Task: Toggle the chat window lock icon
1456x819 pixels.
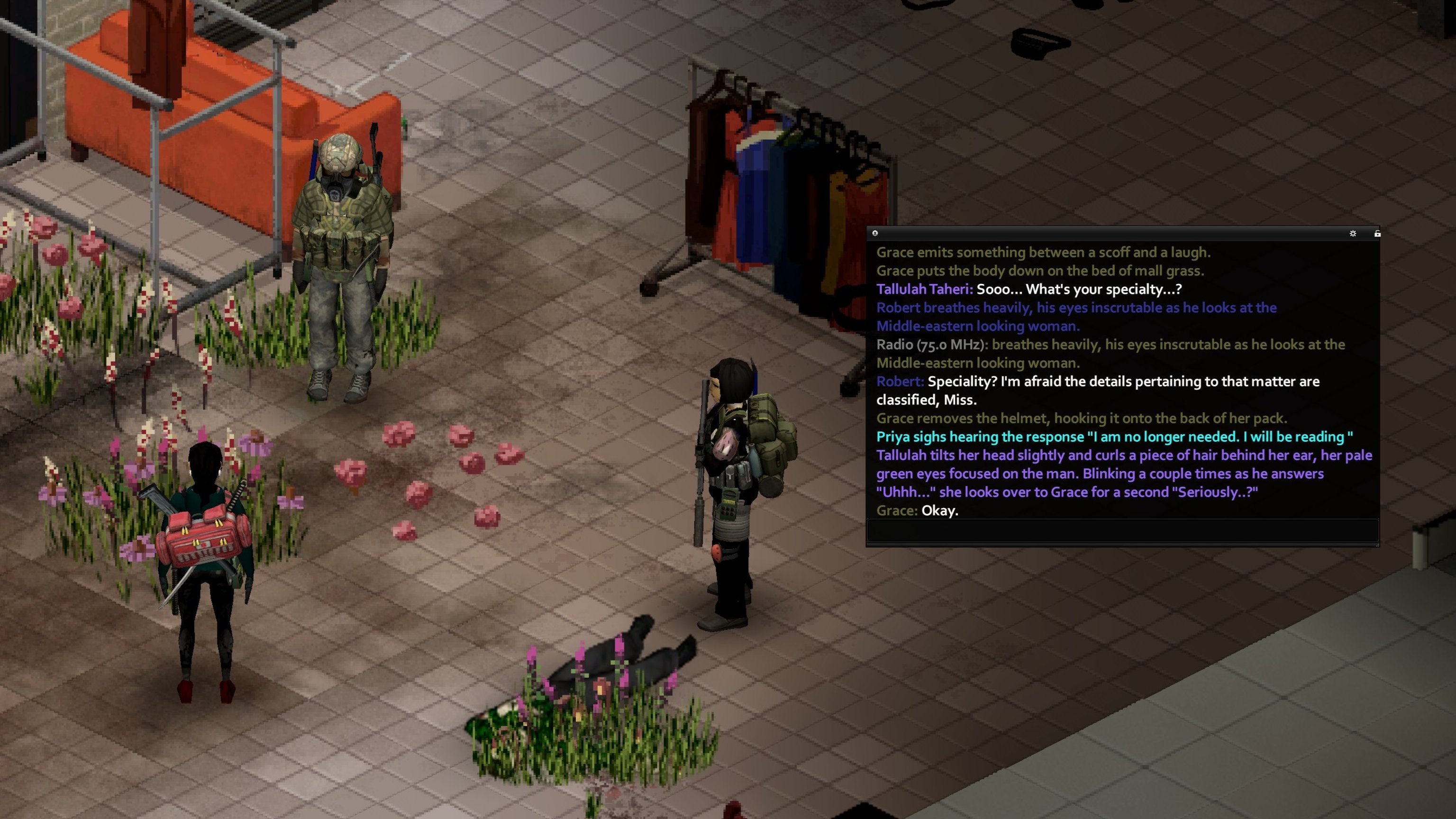Action: pos(1377,234)
